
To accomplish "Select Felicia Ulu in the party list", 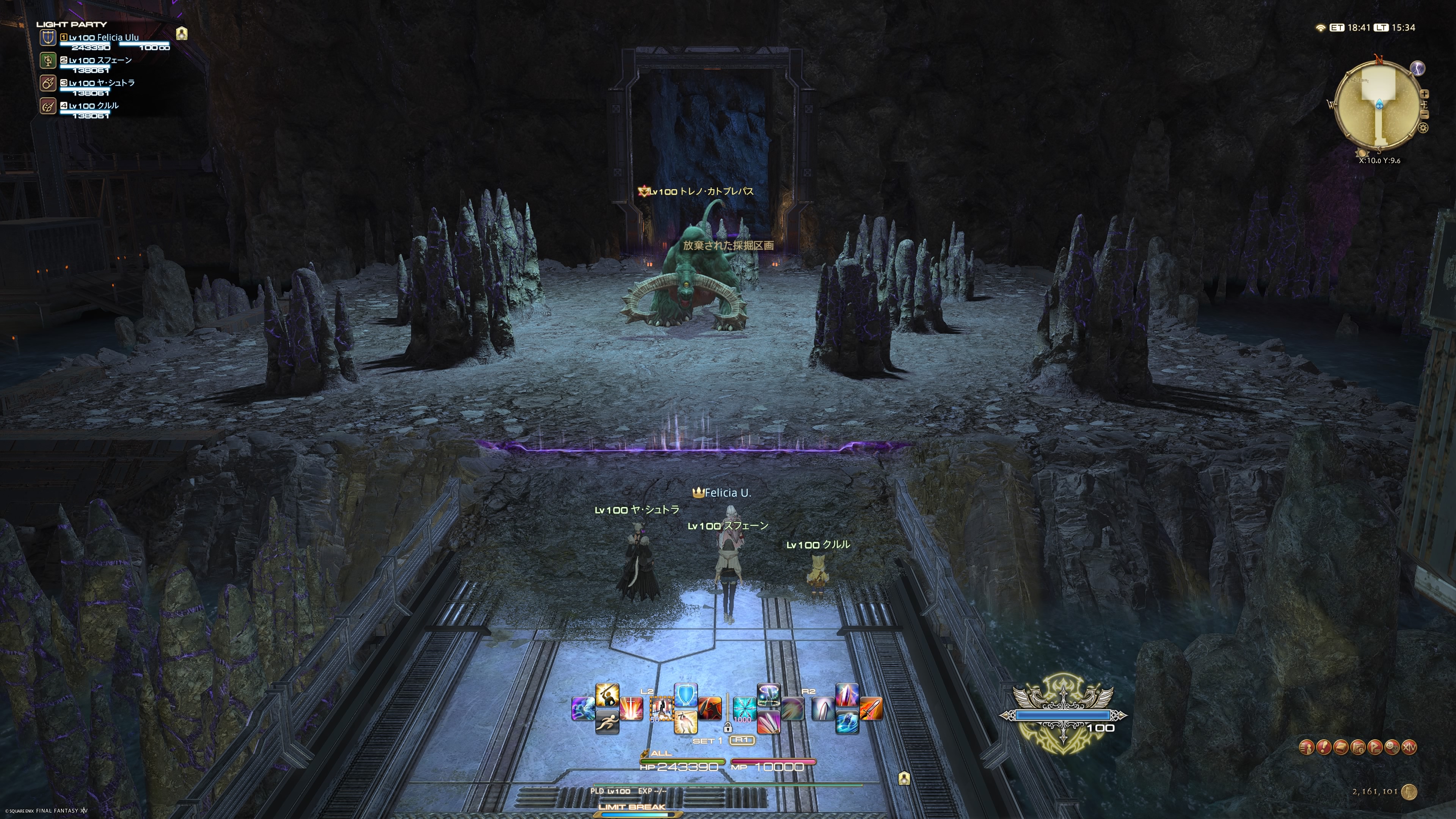I will (104, 38).
